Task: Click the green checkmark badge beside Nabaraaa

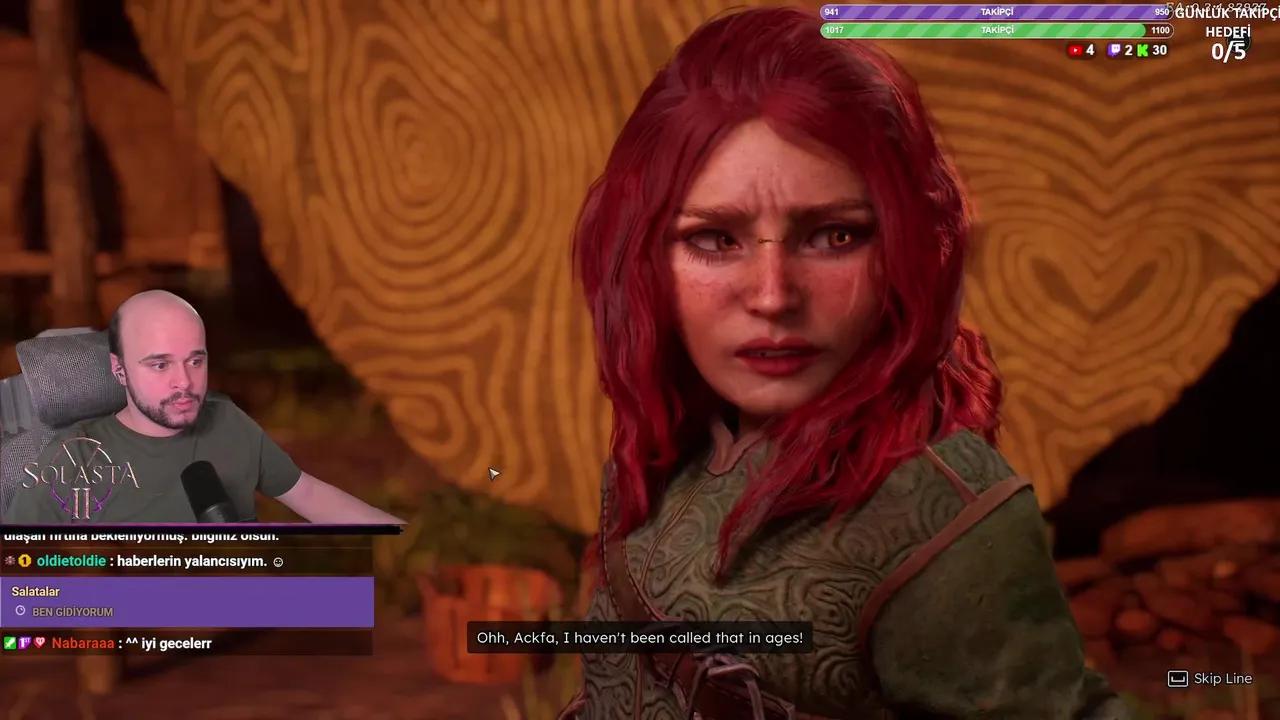Action: pyautogui.click(x=9, y=643)
